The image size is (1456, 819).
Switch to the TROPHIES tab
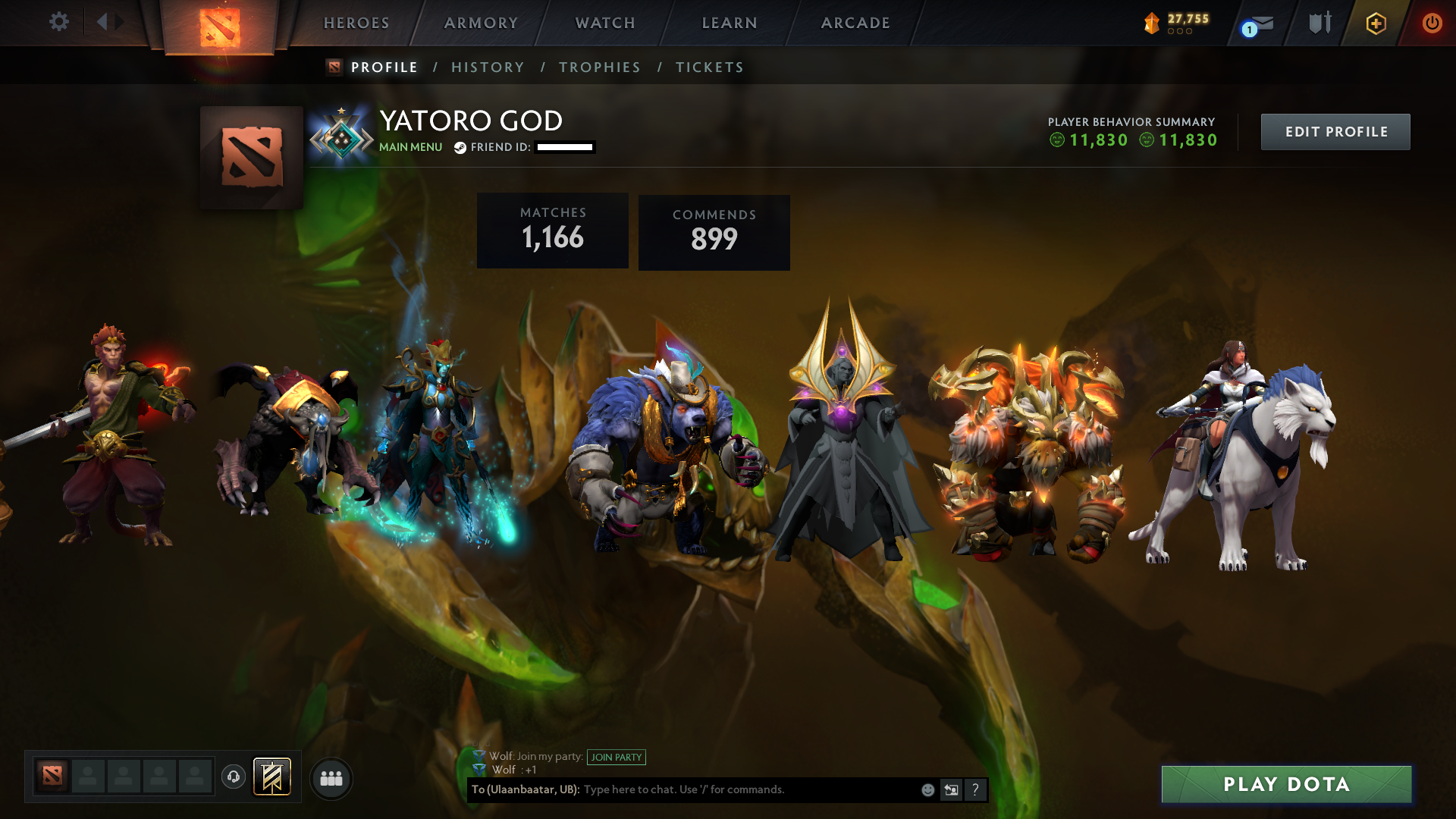tap(599, 67)
